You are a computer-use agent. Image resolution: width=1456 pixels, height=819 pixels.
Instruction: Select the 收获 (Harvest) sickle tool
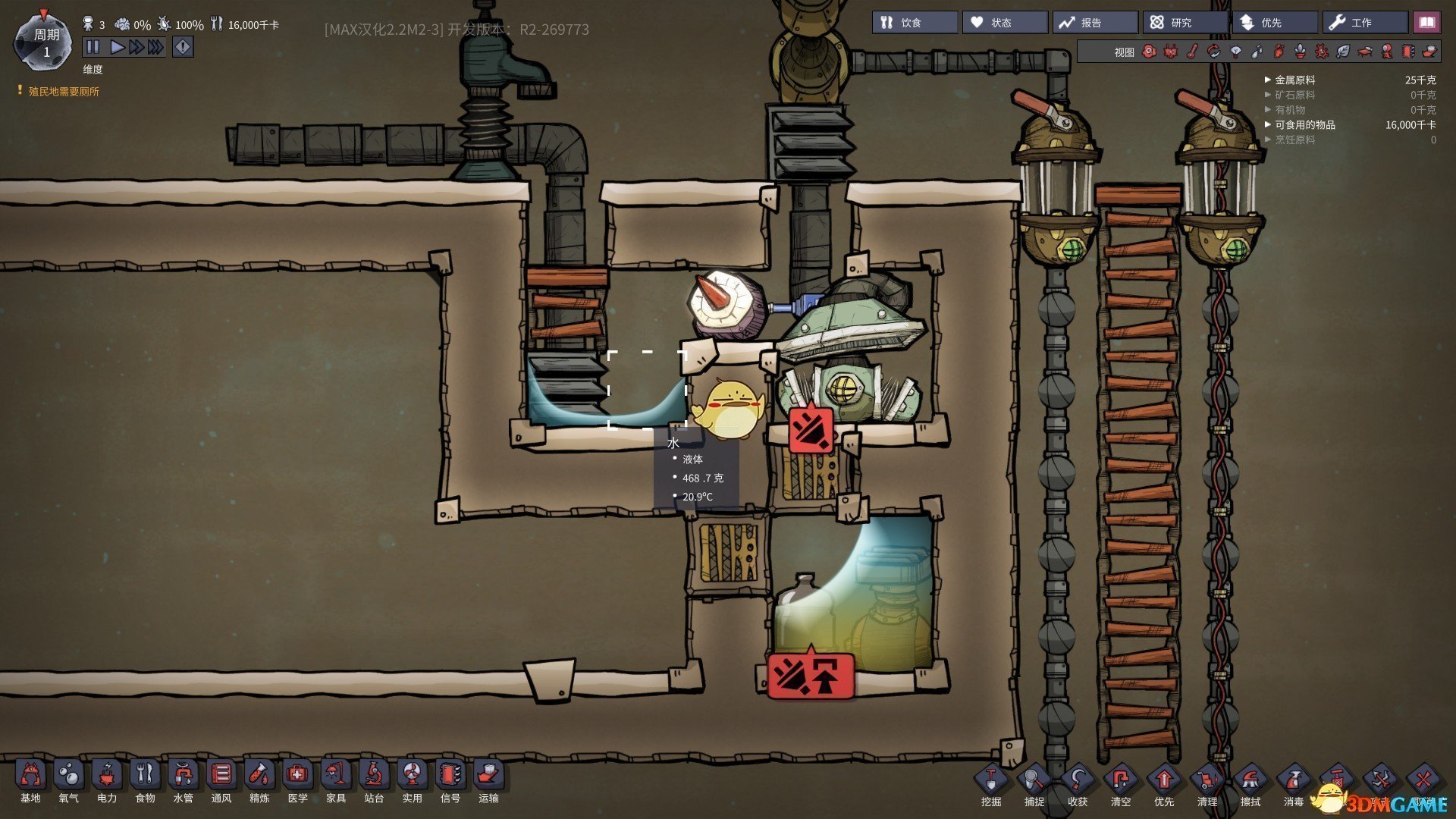coord(1078,786)
